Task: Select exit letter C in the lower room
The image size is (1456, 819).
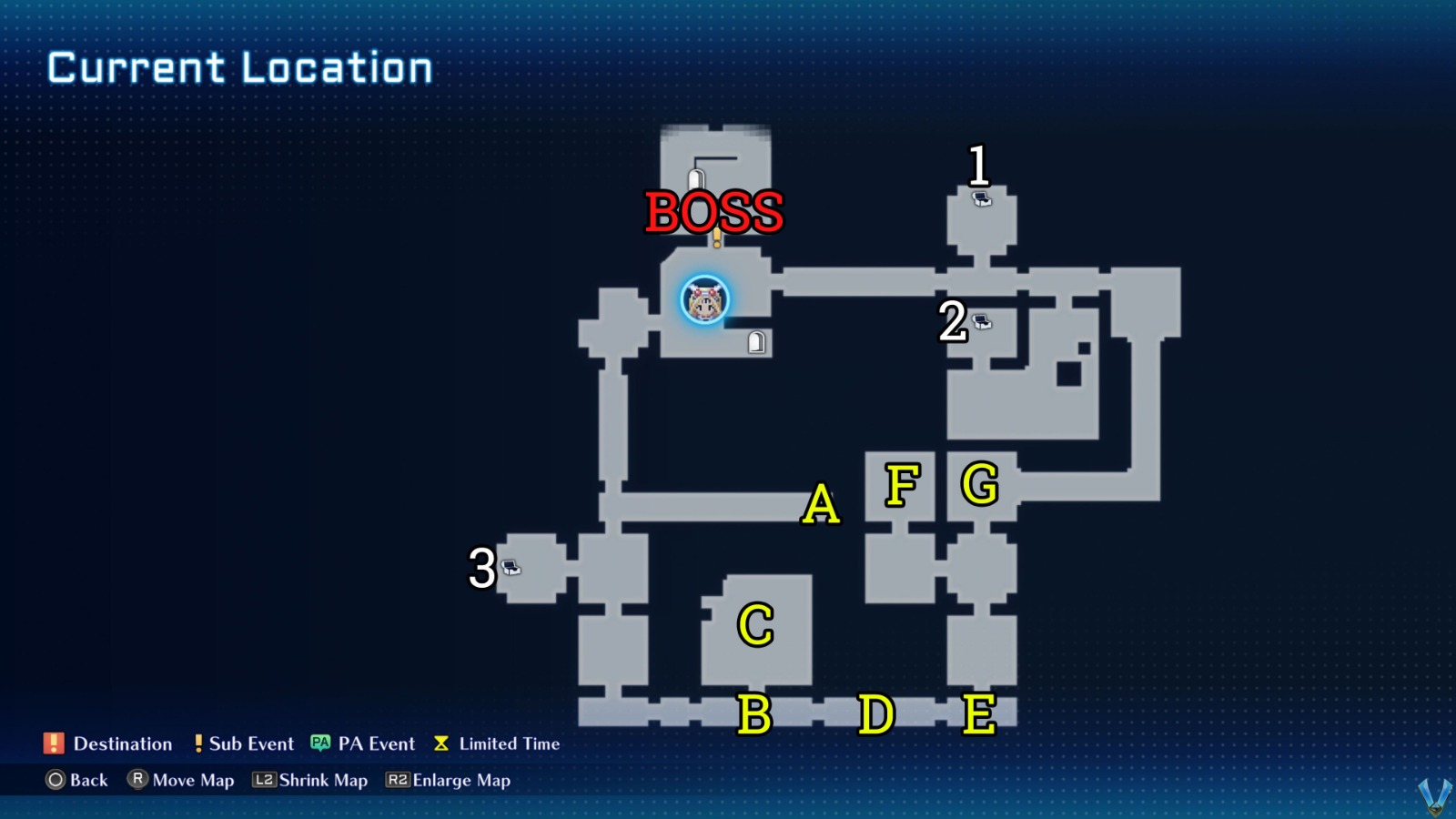Action: pos(753,625)
